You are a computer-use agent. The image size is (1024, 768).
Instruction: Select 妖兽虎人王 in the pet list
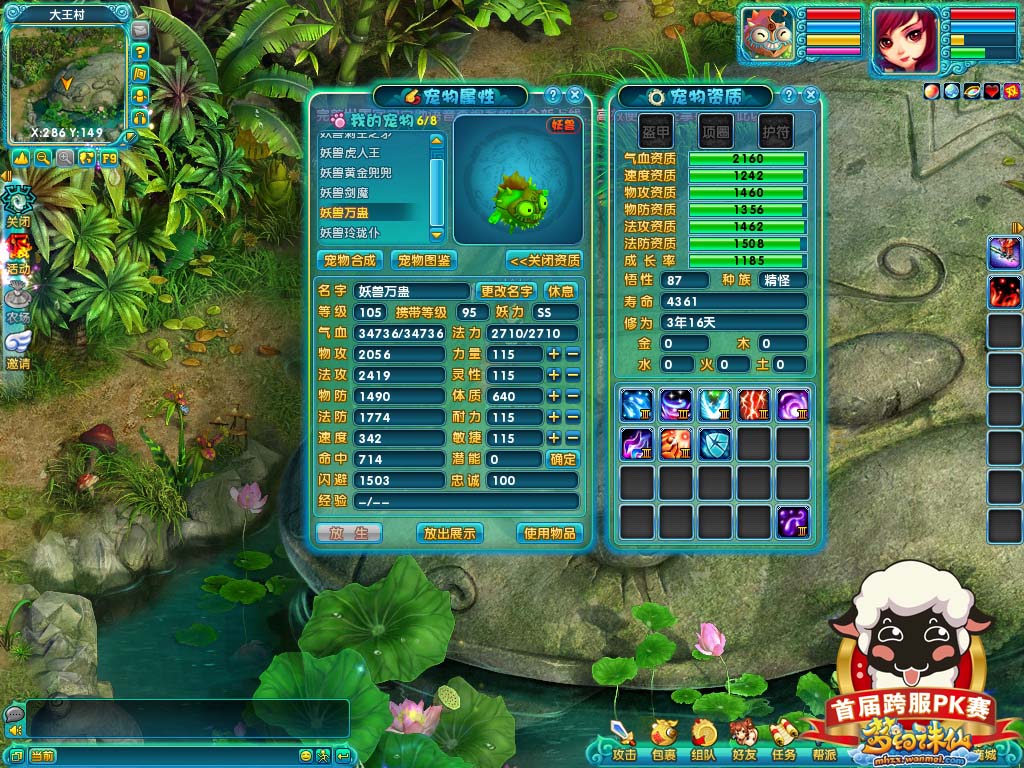click(350, 153)
